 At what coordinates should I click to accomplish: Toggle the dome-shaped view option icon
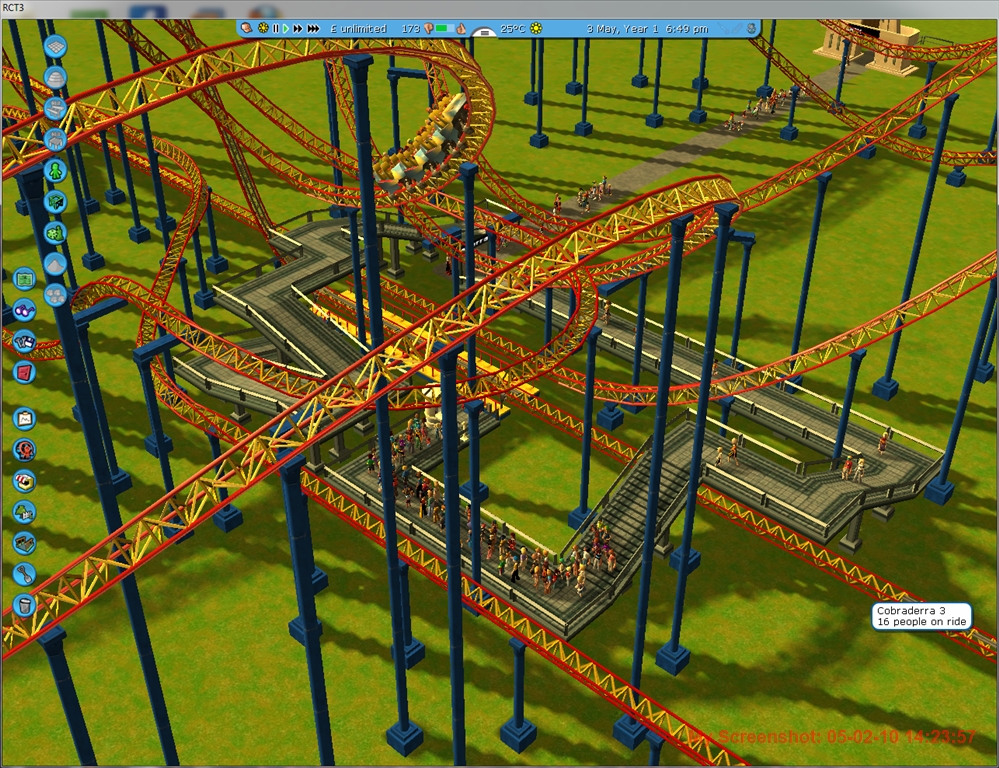[56, 78]
